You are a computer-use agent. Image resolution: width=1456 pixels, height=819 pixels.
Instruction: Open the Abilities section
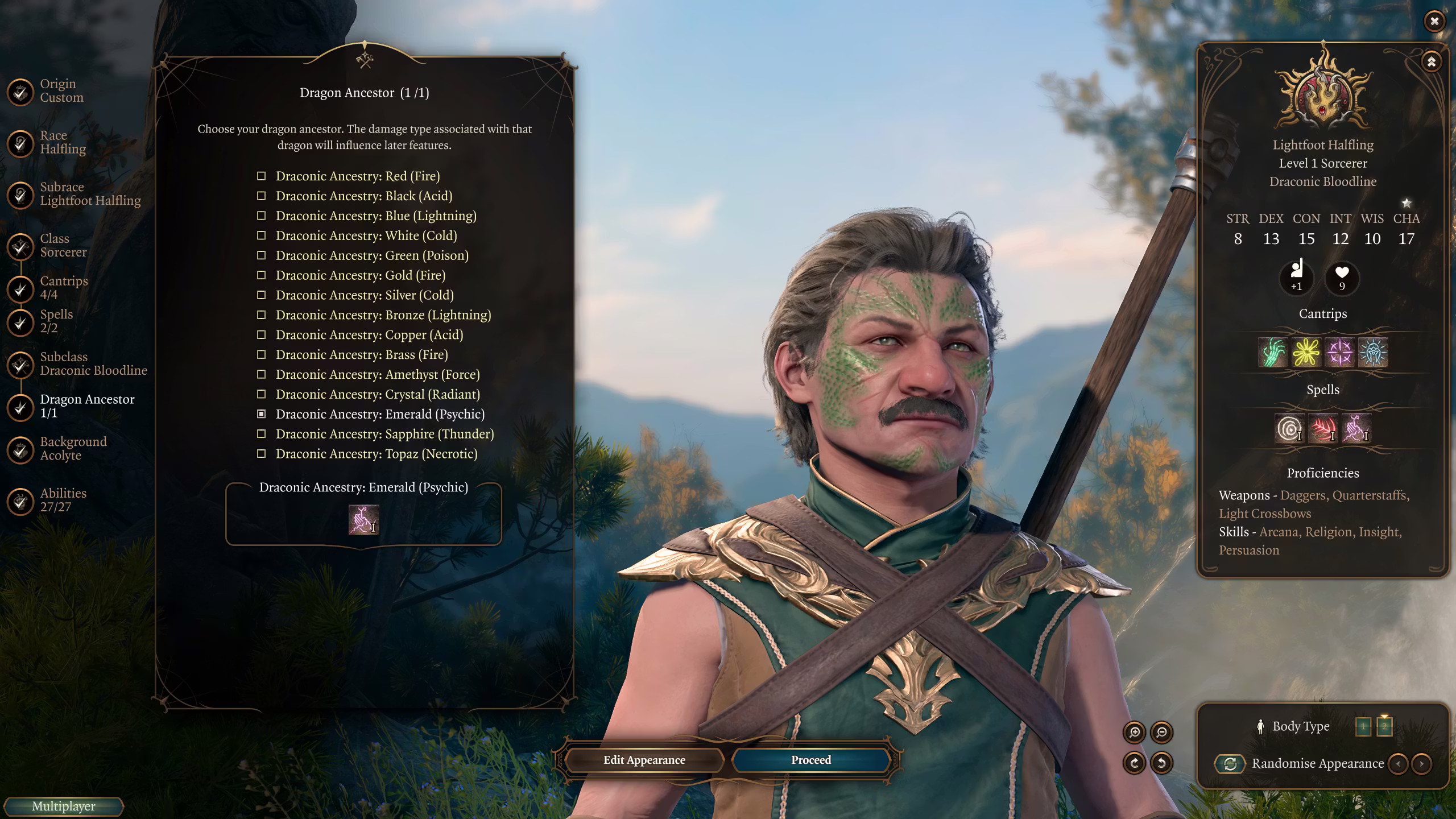[x=63, y=500]
